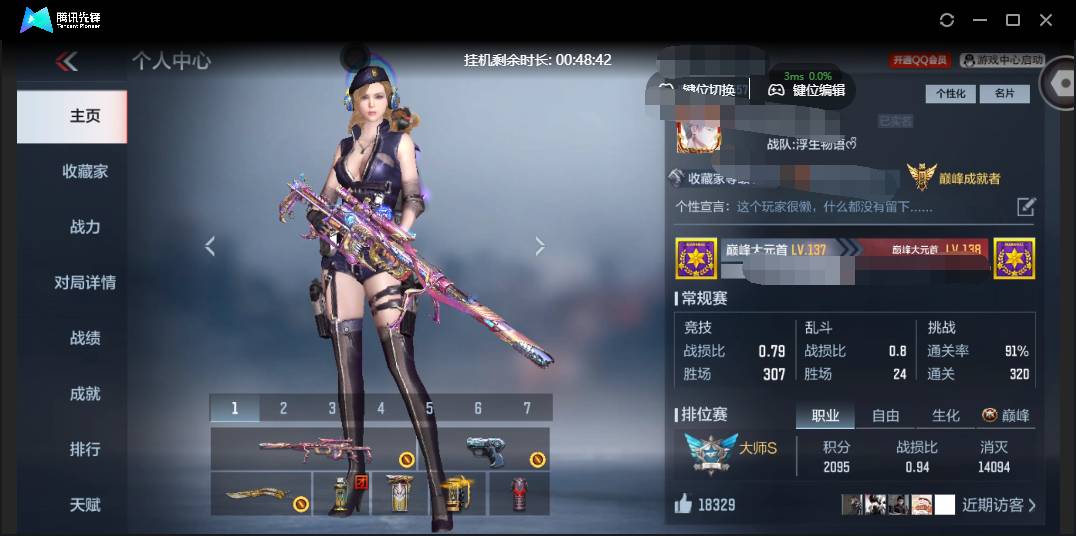
Task: Switch ranked stats to 生化 tab
Action: pos(945,416)
